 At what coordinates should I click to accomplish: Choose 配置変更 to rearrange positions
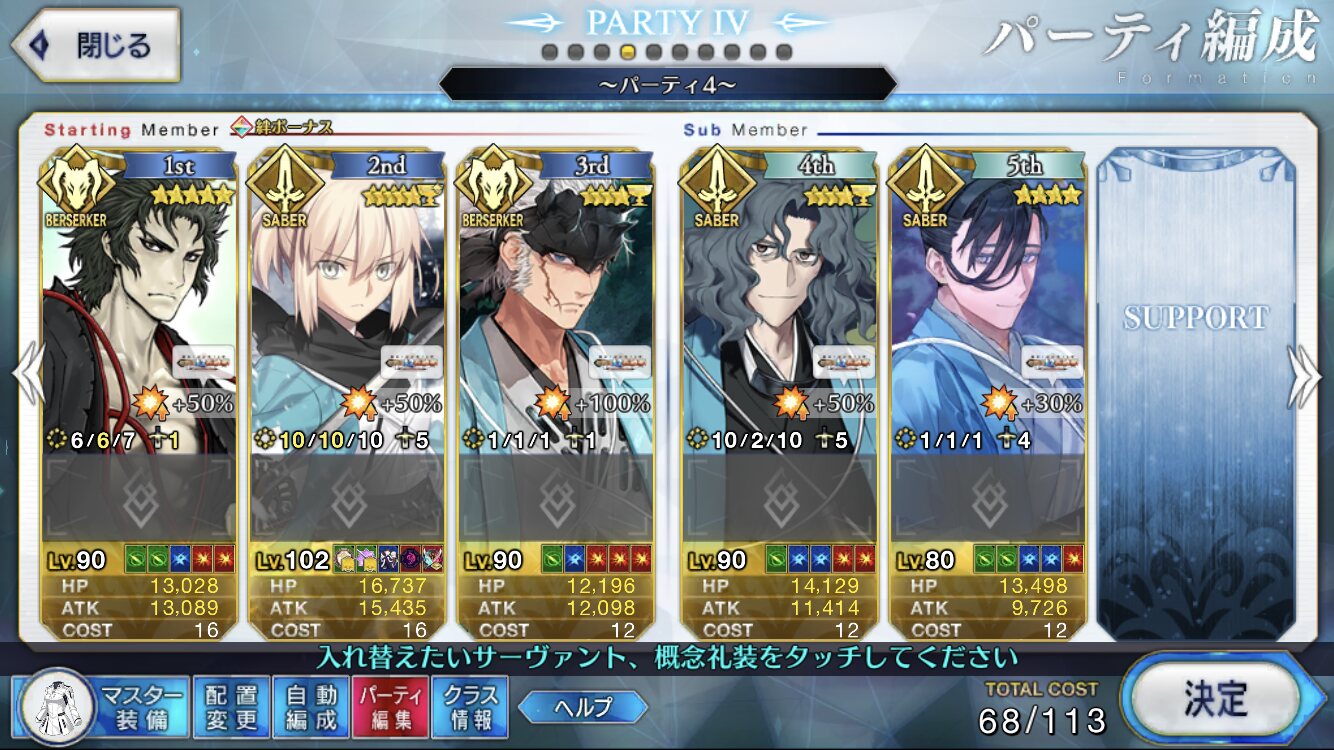(x=231, y=706)
